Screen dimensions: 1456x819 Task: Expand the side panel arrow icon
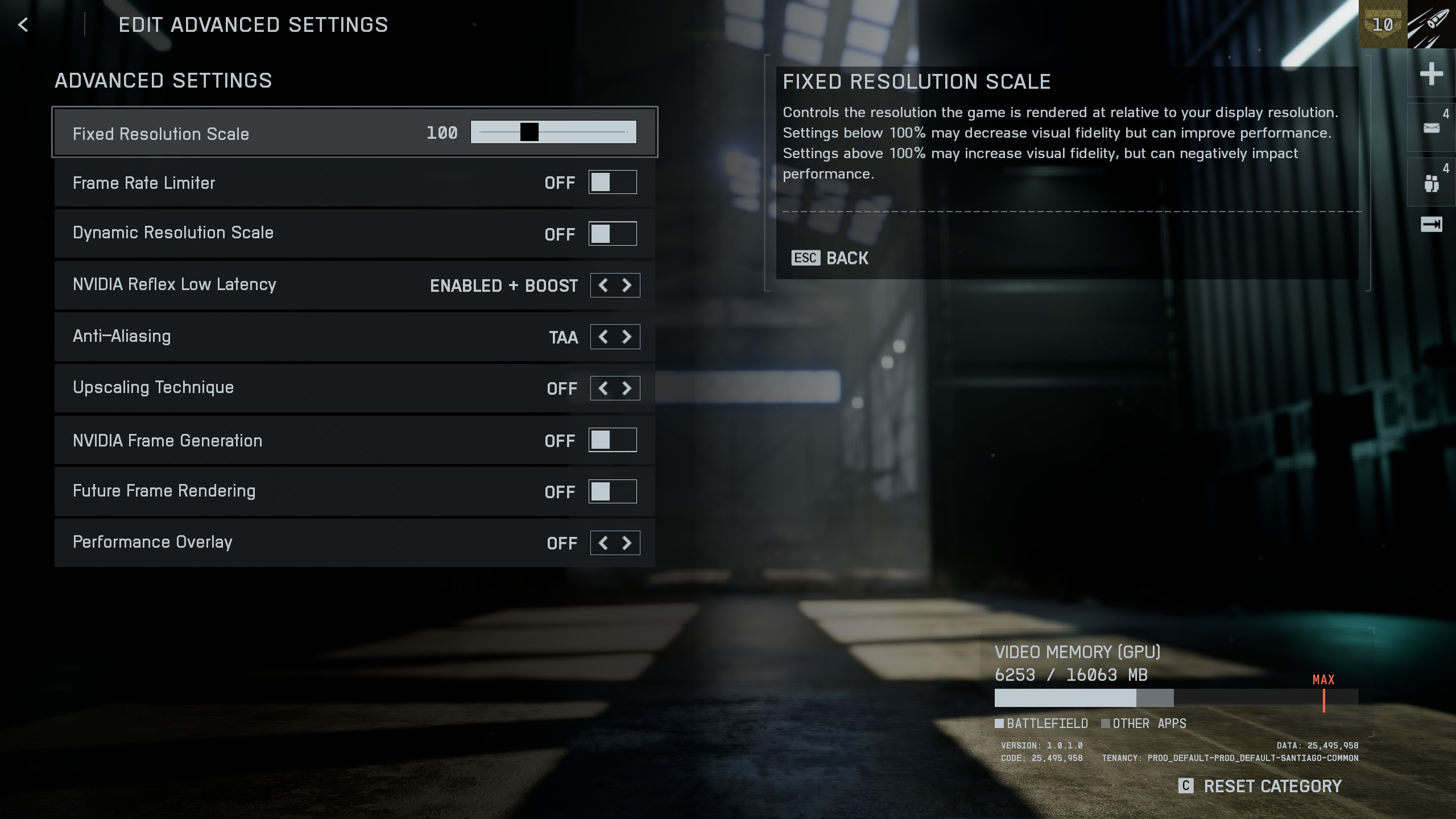pos(1431,225)
